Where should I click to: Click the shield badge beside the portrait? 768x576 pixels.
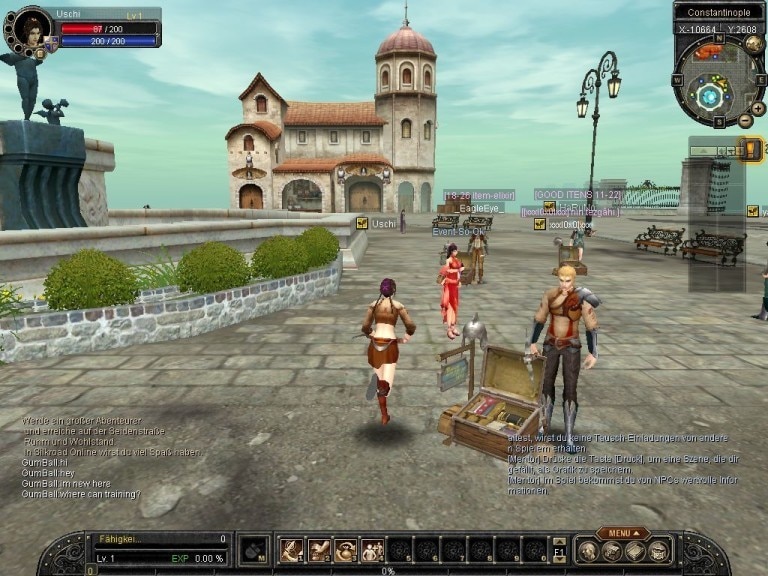click(50, 45)
